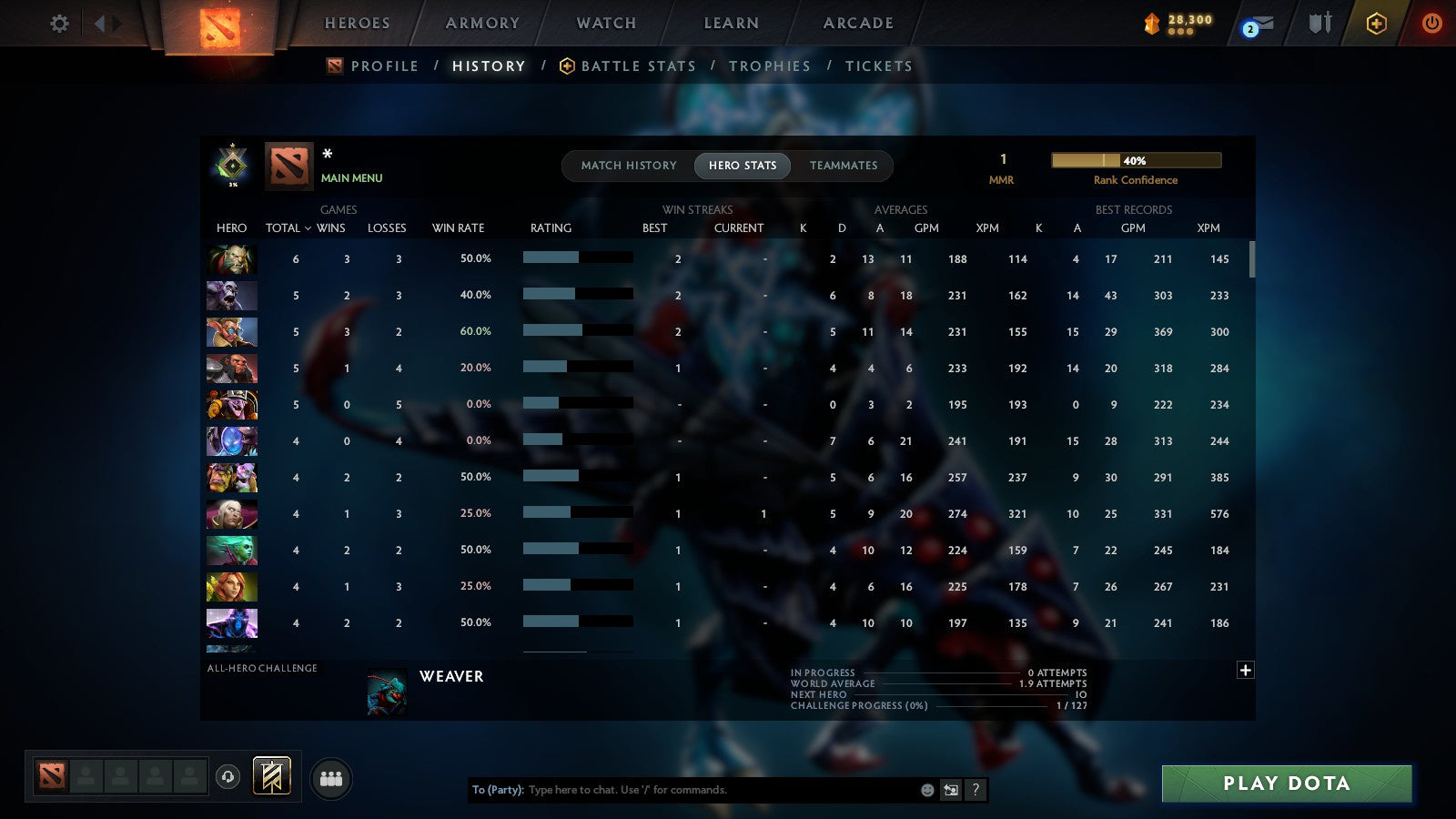
Task: Open Dota Plus via gold hexagon icon
Action: click(1377, 25)
